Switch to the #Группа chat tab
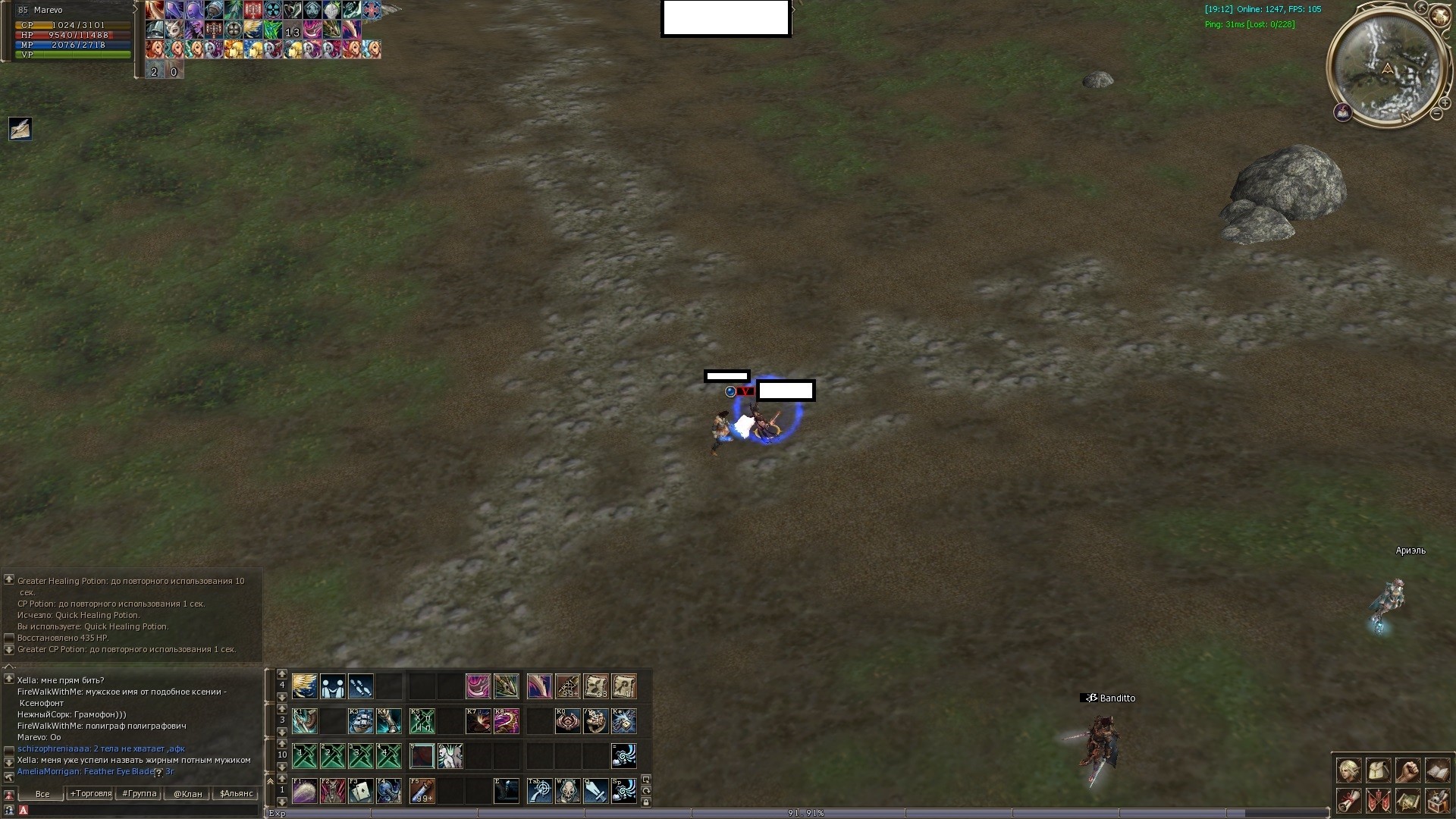This screenshot has width=1456, height=819. click(x=140, y=794)
